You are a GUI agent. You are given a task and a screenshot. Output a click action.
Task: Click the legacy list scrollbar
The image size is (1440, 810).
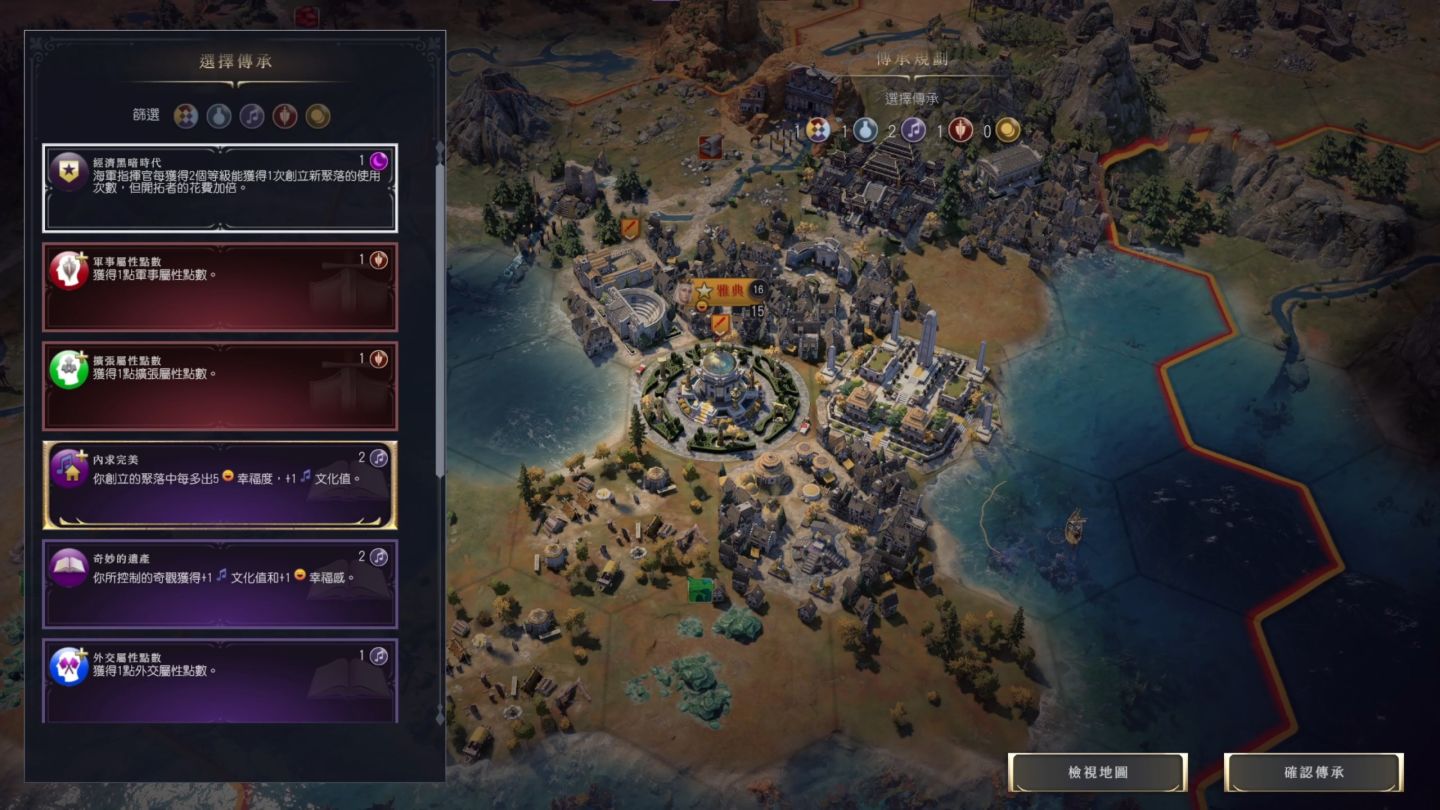point(440,320)
